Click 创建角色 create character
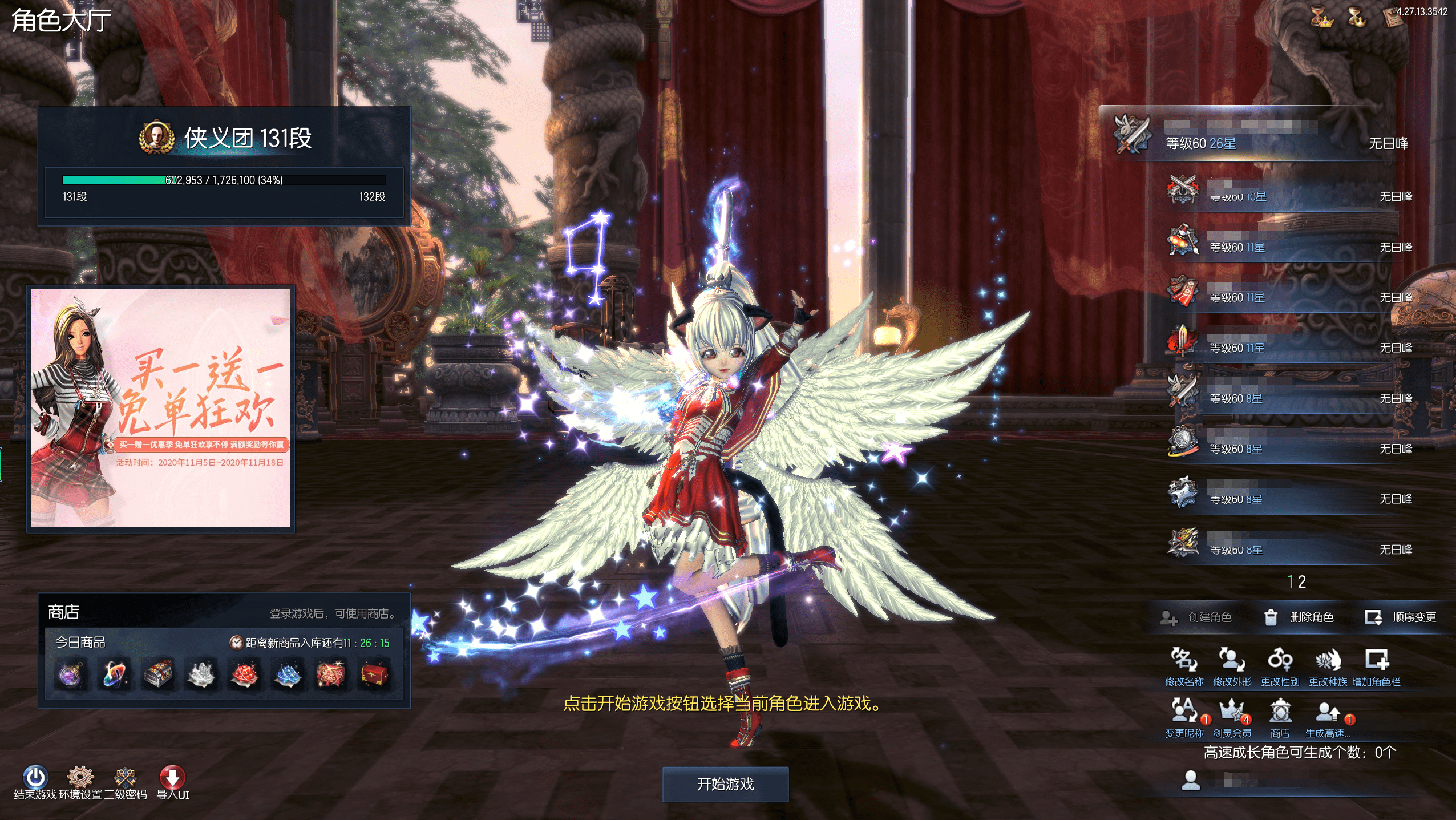1456x820 pixels. pos(1196,617)
